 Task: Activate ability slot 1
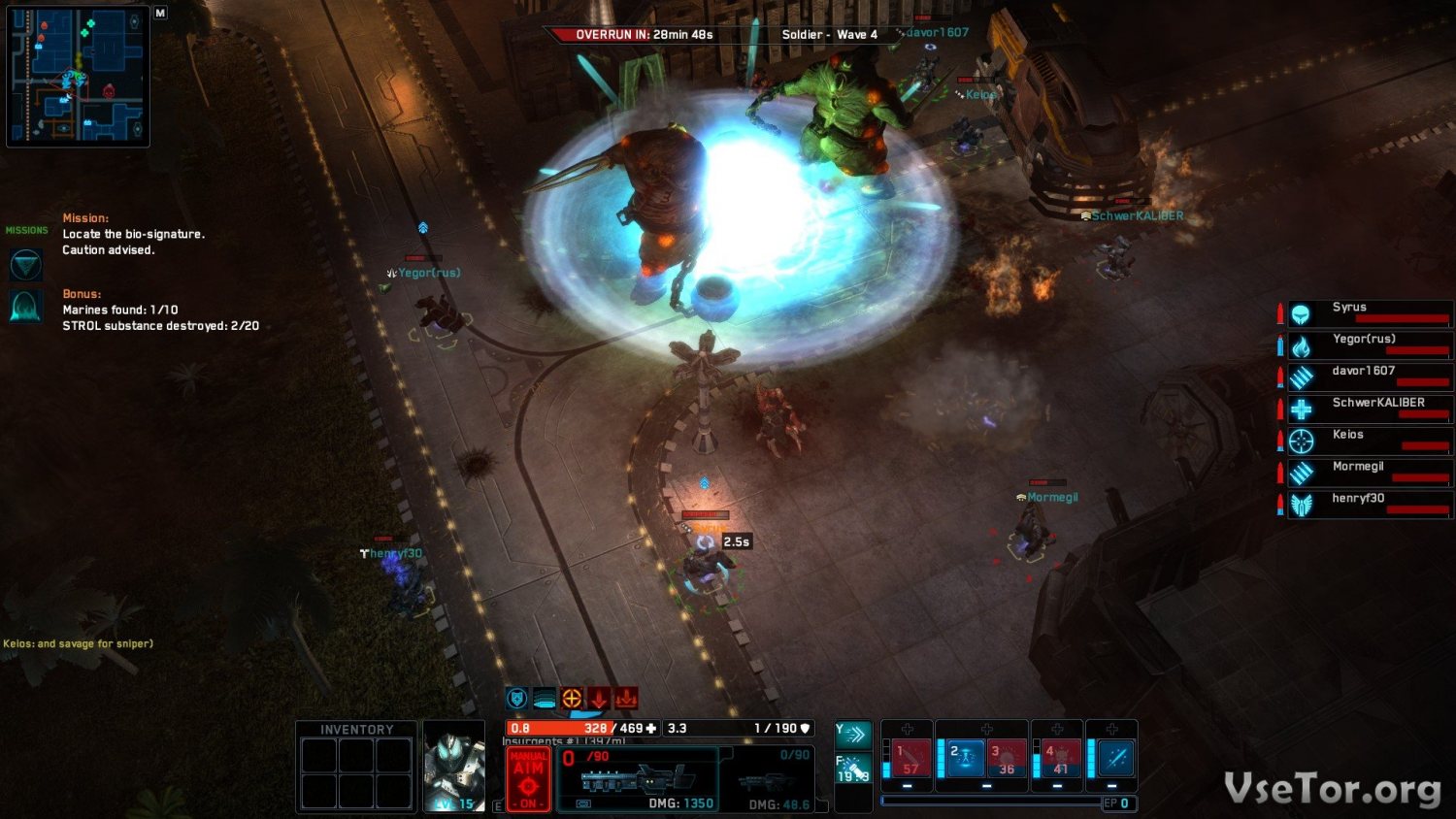[x=910, y=758]
